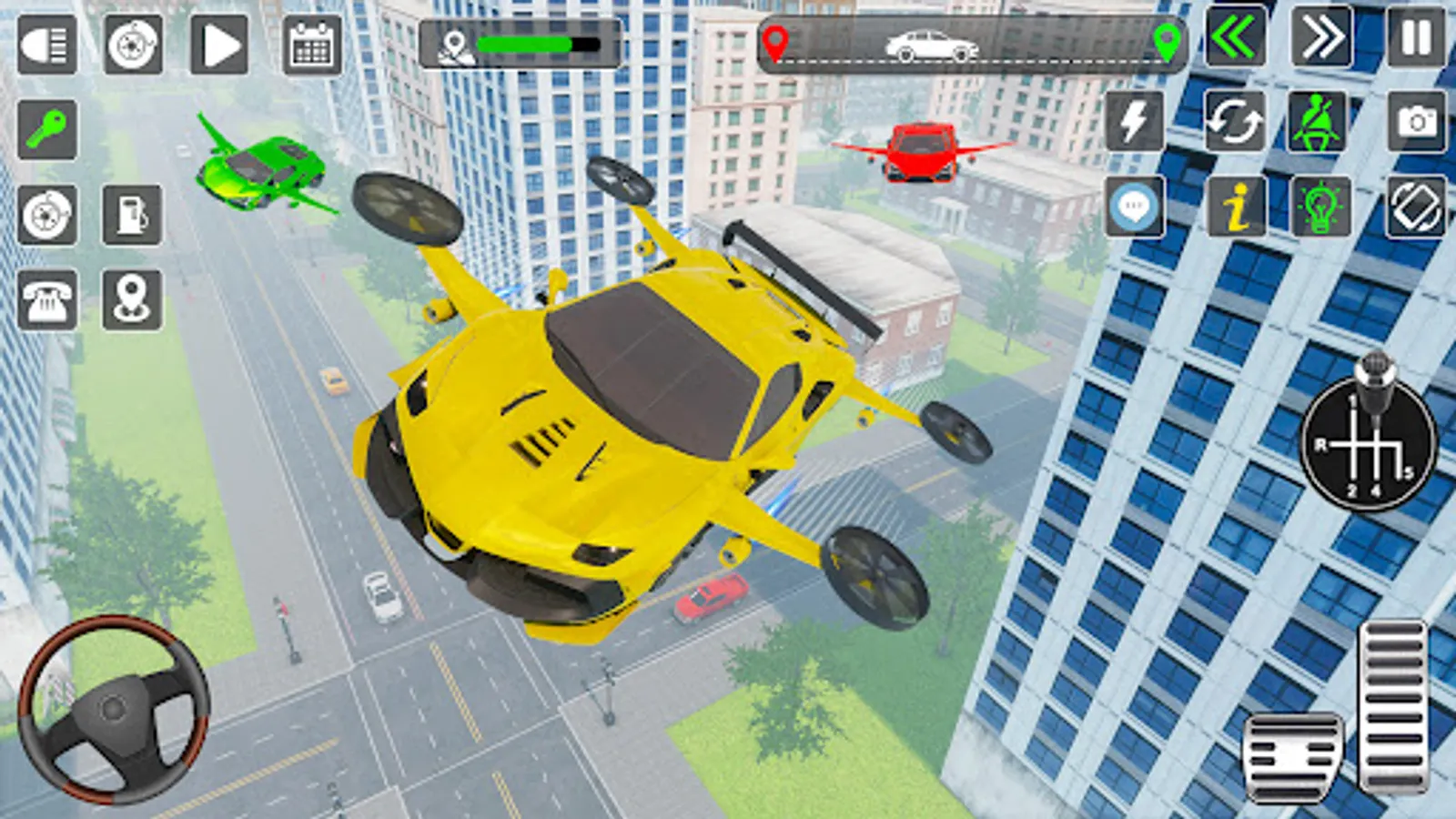Click the hint lightbulb icon
This screenshot has width=1456, height=819.
click(x=1319, y=207)
